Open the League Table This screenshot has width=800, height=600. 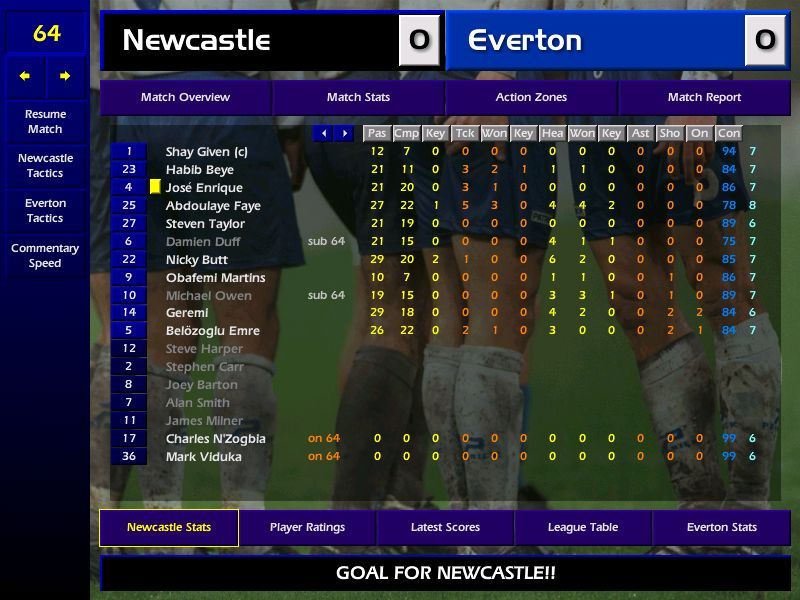[x=583, y=527]
